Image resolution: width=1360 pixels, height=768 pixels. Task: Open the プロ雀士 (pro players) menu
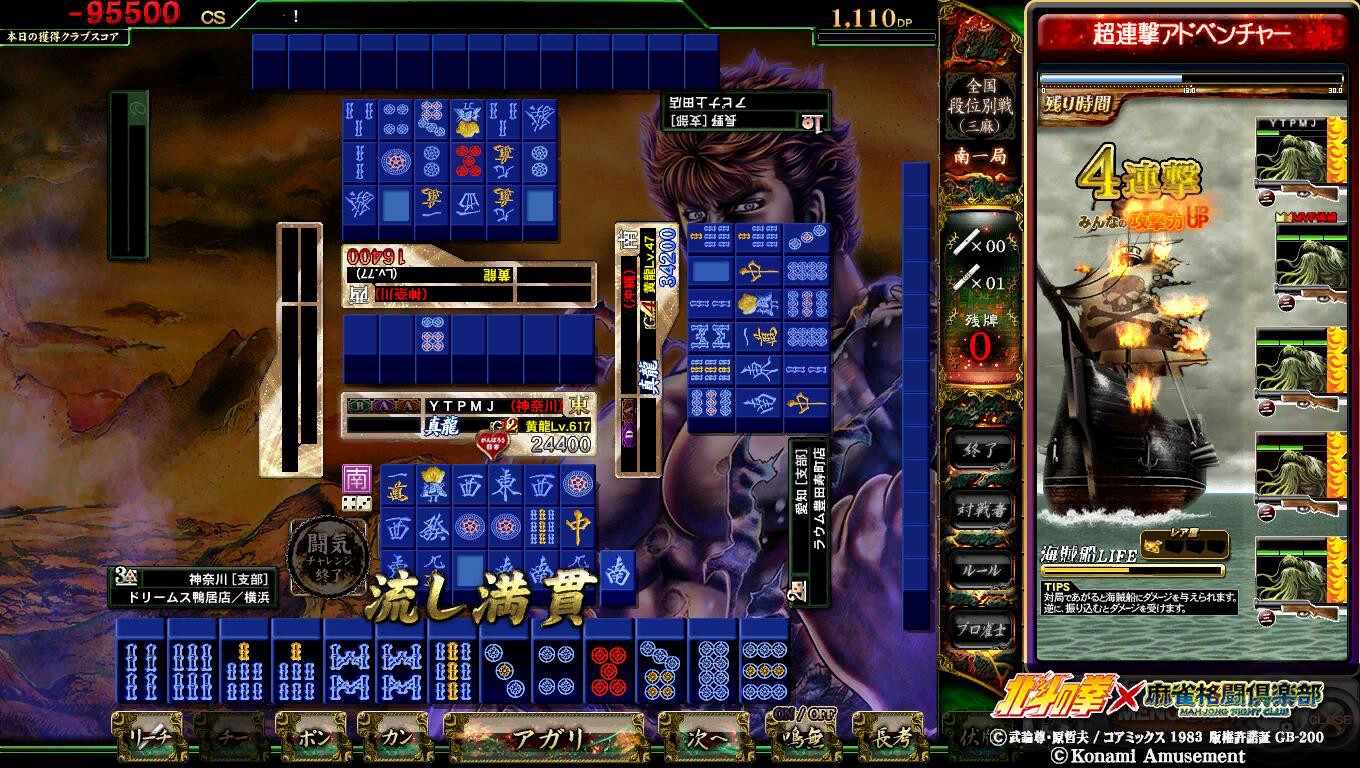(x=981, y=629)
